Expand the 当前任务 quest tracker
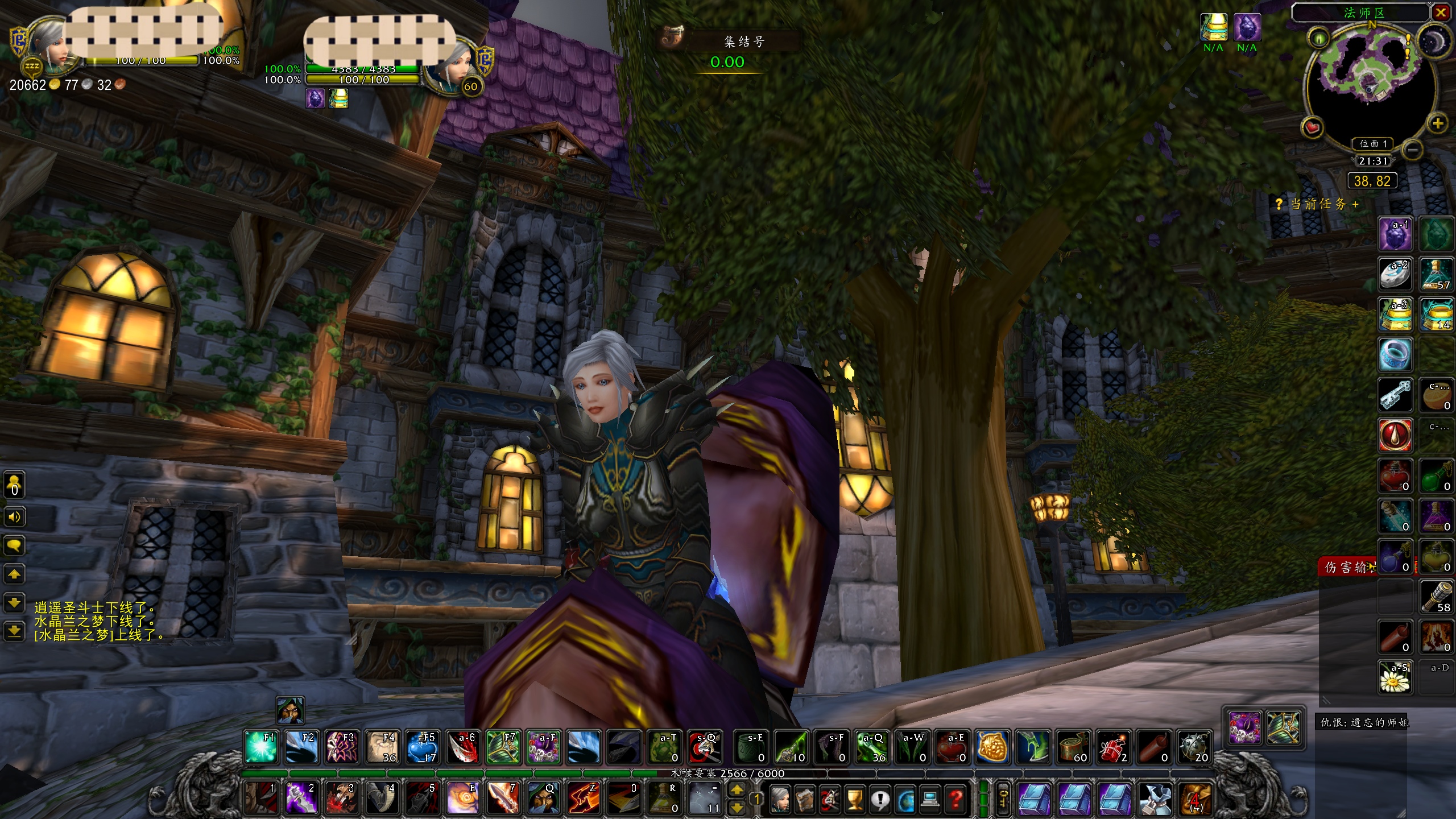Viewport: 1456px width, 819px height. pos(1355,204)
